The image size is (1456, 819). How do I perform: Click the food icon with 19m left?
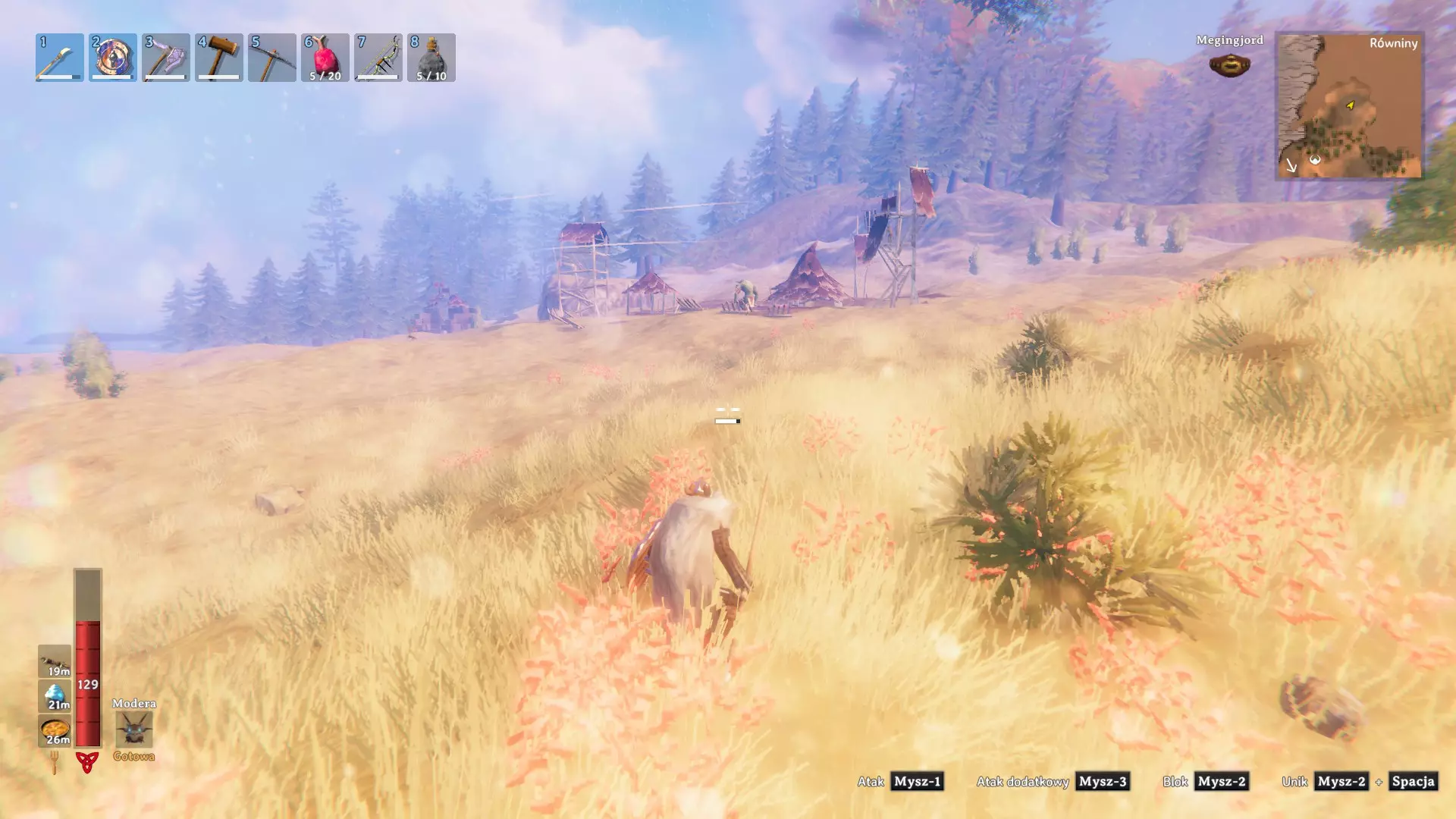(55, 661)
